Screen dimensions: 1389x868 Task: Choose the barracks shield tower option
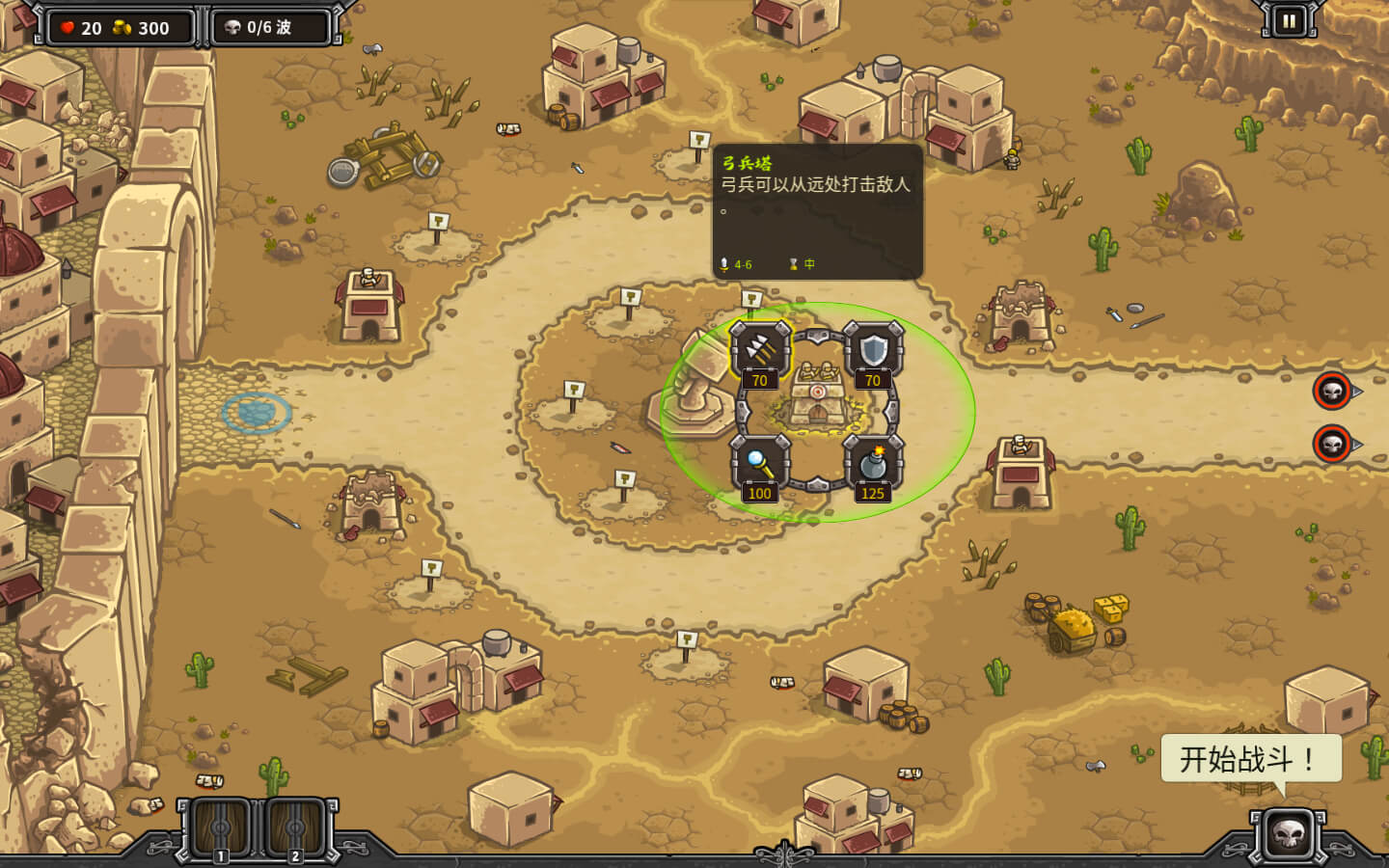tap(873, 350)
